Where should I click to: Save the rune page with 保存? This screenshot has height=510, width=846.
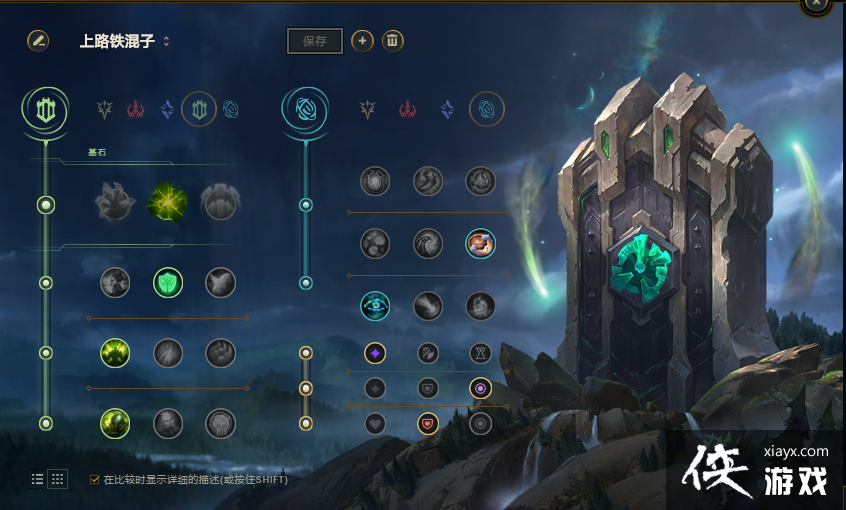click(315, 41)
